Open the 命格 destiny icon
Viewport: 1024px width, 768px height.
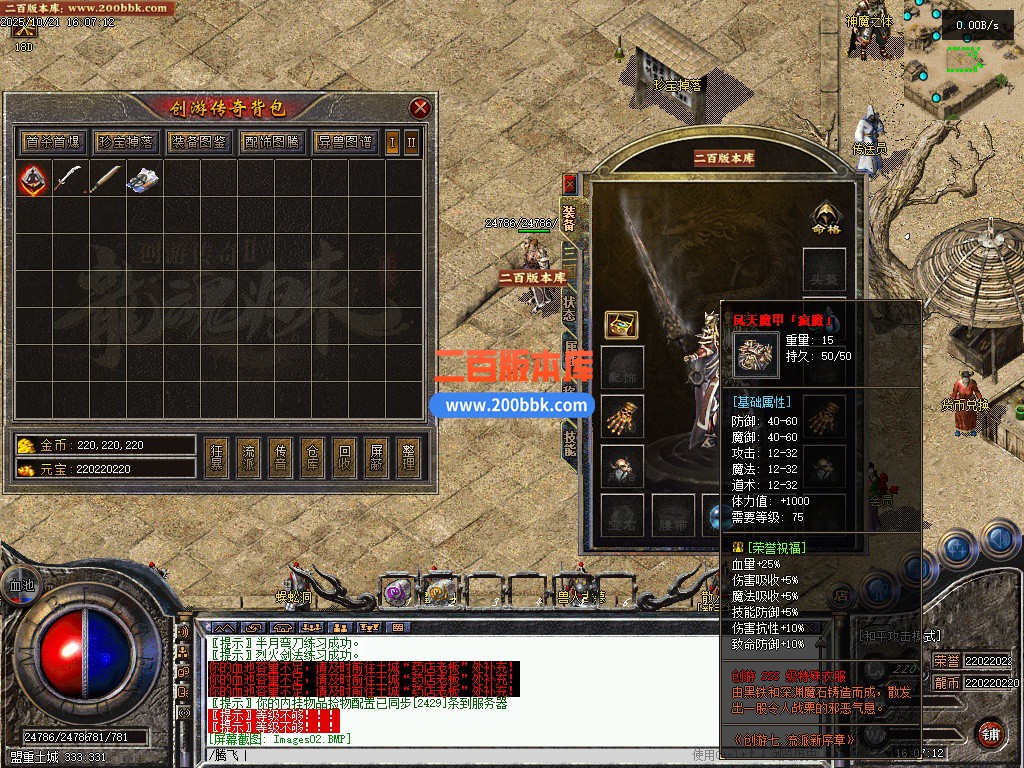click(825, 219)
